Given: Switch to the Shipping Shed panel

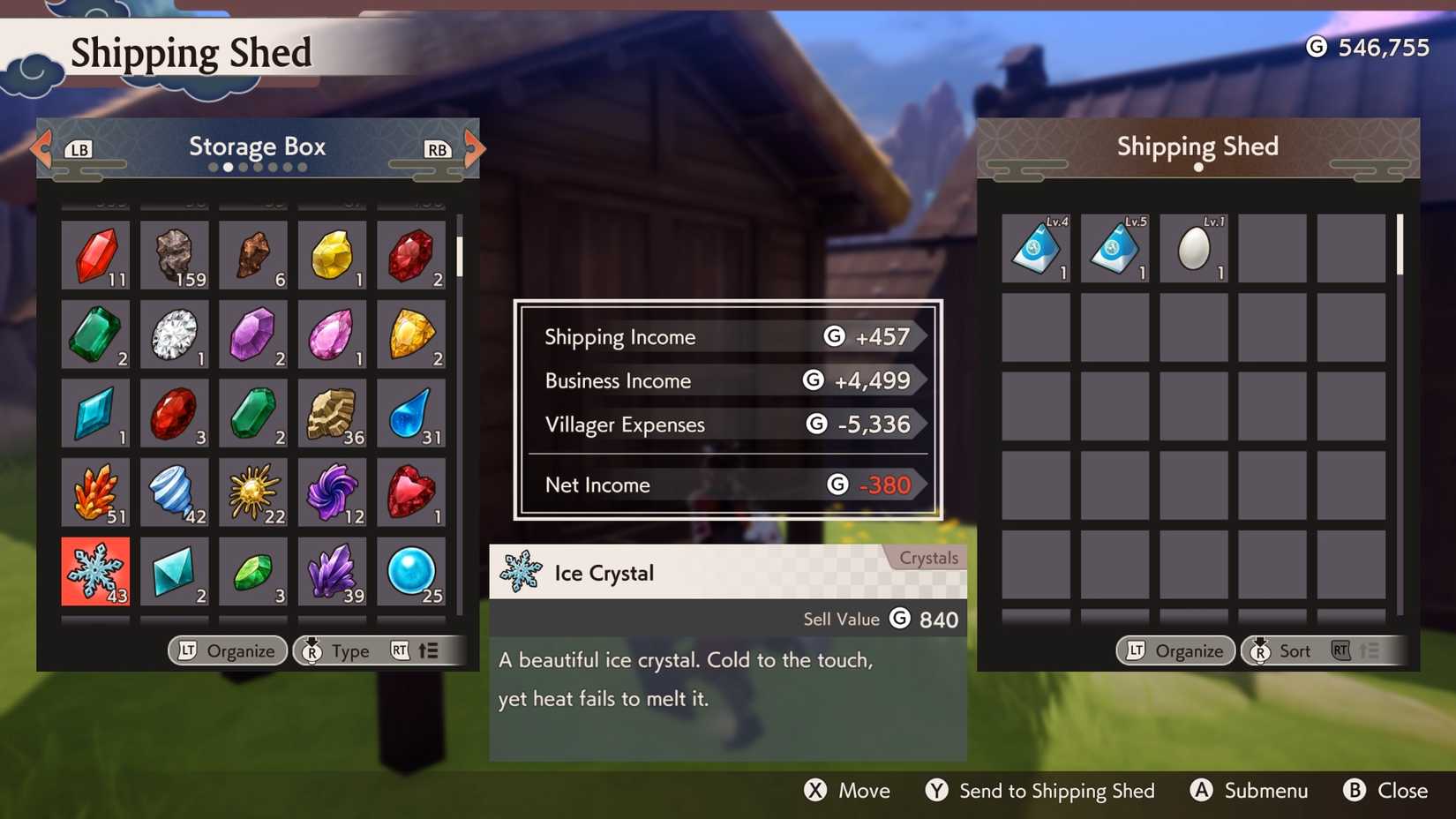Looking at the screenshot, I should coord(1197,147).
